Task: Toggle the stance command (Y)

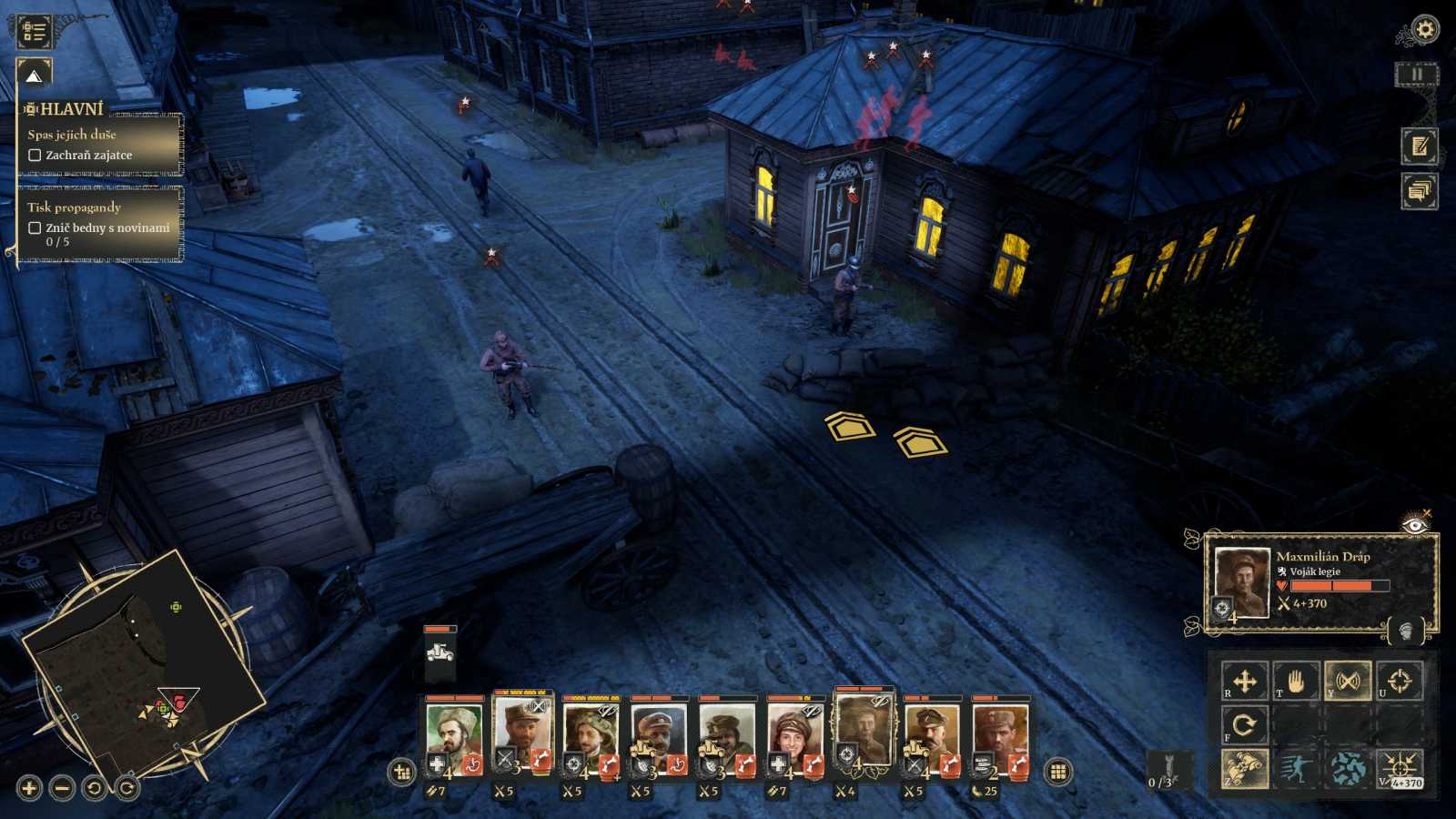Action: click(x=1347, y=680)
